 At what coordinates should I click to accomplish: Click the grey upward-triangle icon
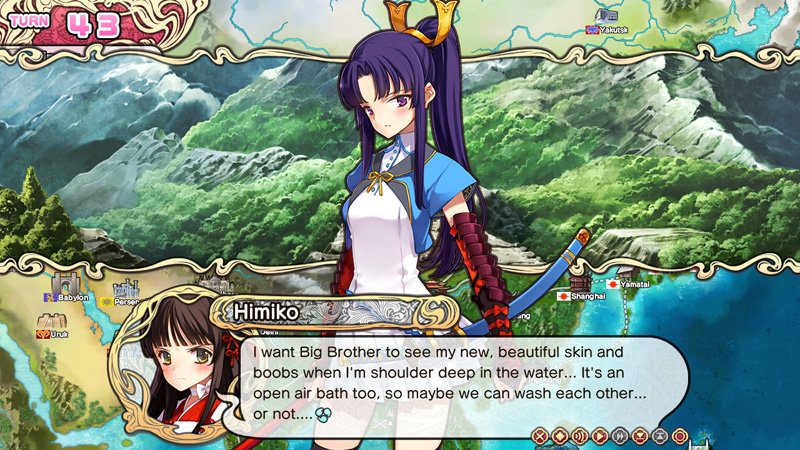[x=660, y=435]
